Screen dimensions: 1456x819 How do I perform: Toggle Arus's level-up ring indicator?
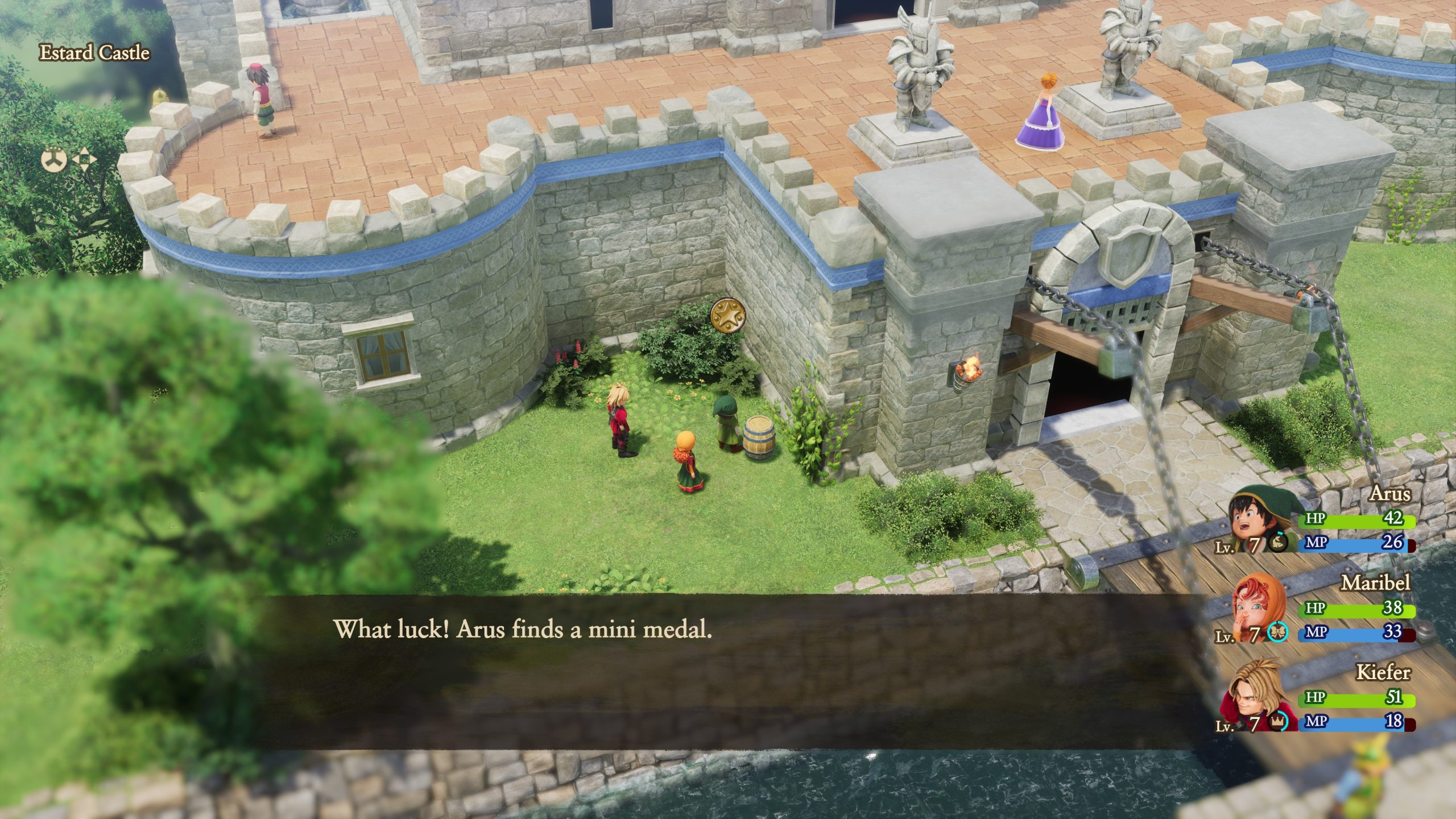1277,541
